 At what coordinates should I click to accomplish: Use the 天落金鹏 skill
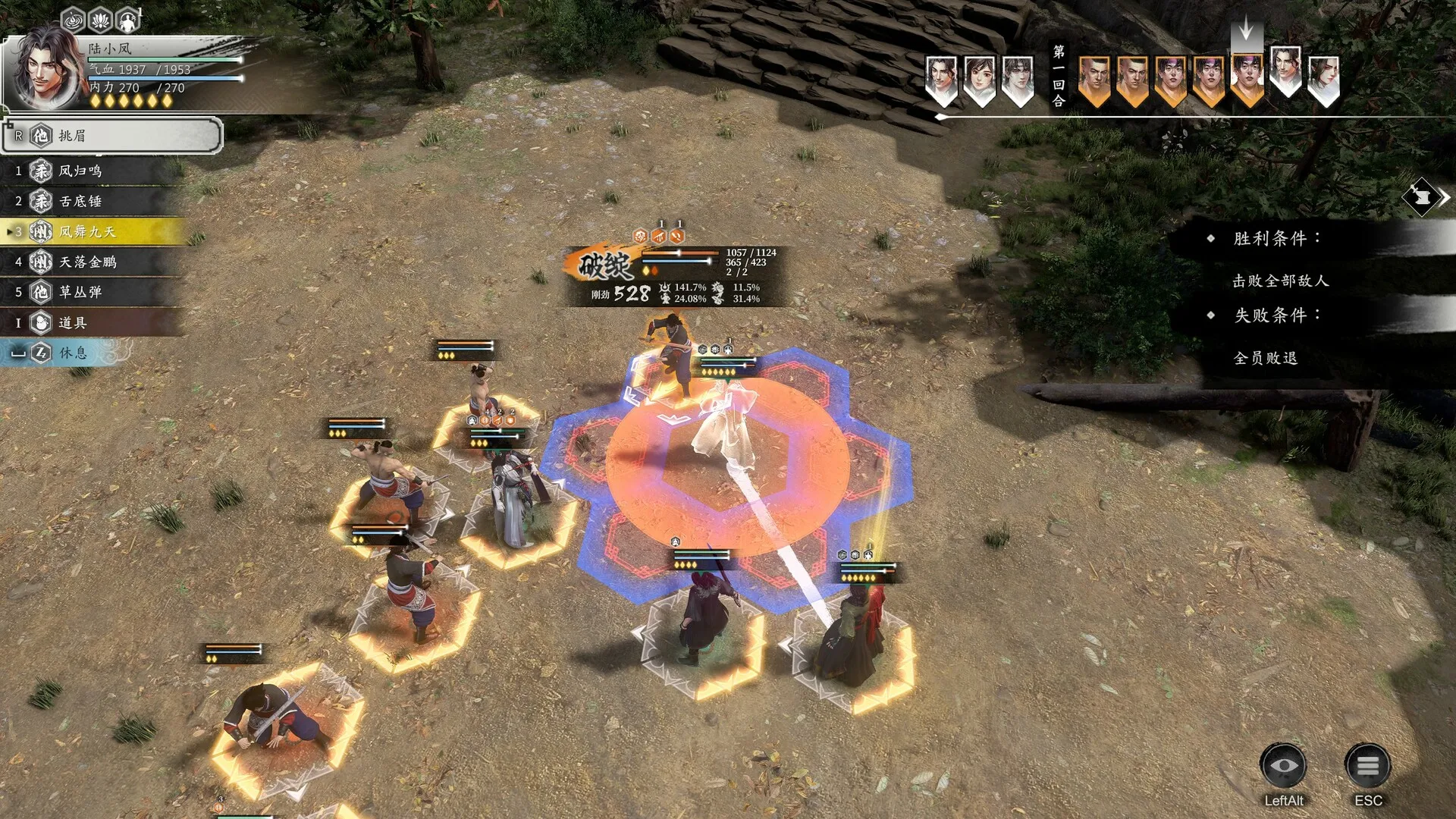[x=91, y=262]
